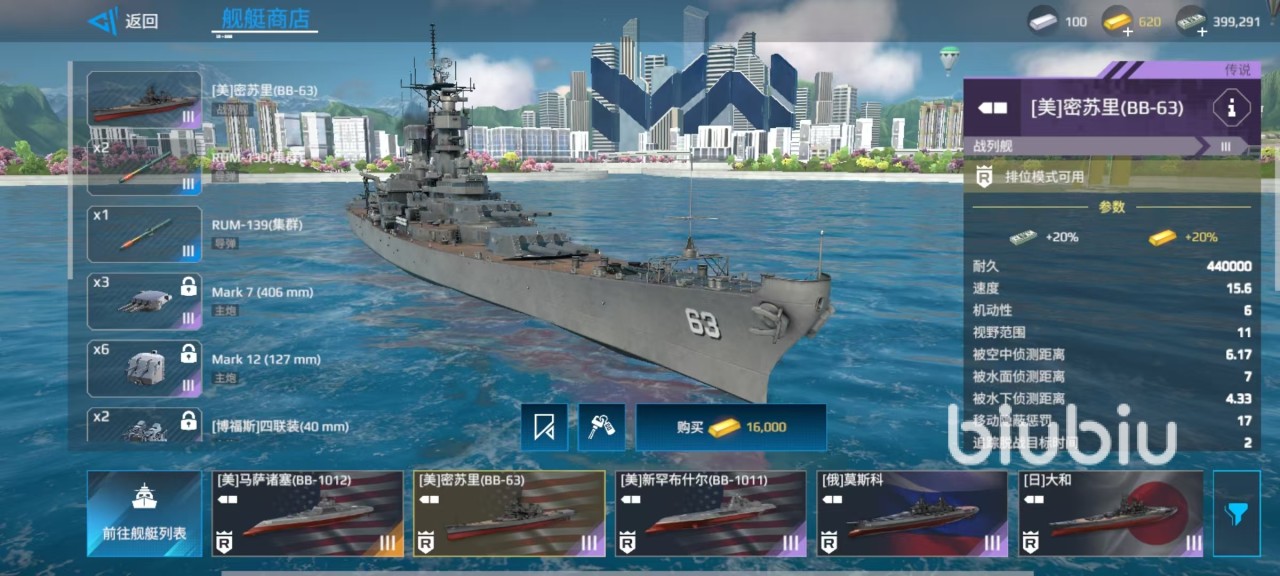Select the 博福斯 四联装 (40 mm) slot
Viewport: 1280px width, 576px height.
tap(144, 425)
